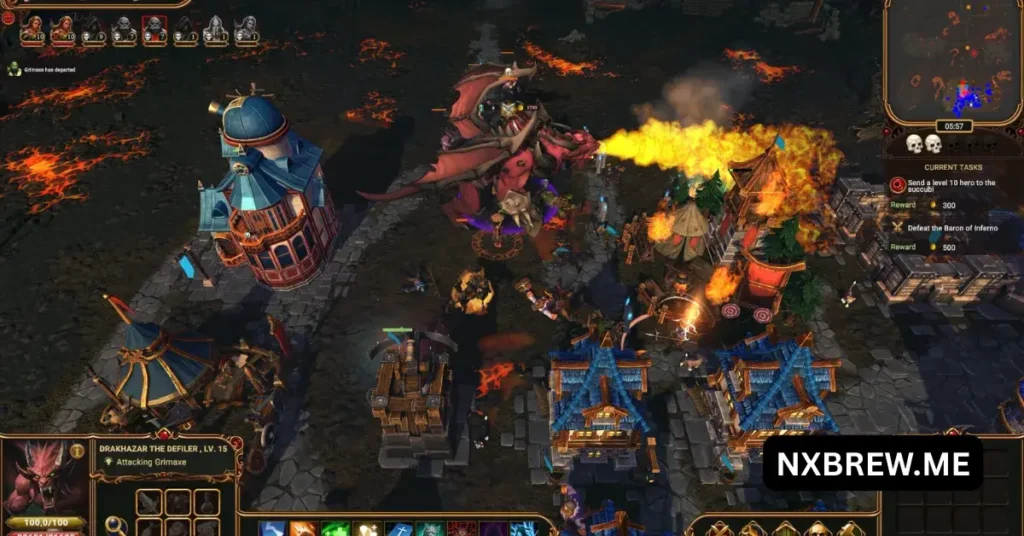Click the magnifying glass icon
This screenshot has width=1024, height=536.
(115, 525)
